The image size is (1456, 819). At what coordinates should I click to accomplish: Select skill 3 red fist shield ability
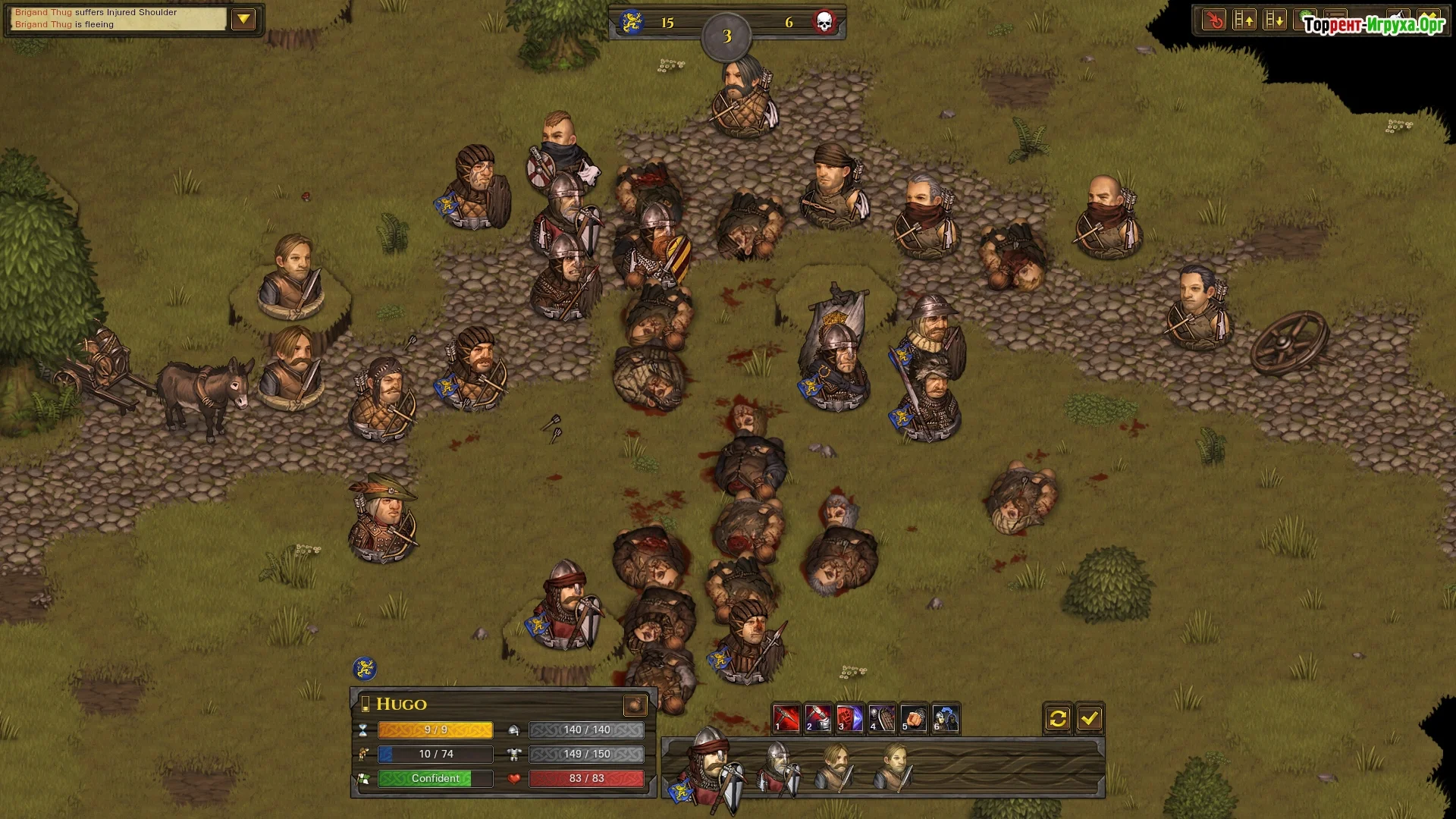849,718
